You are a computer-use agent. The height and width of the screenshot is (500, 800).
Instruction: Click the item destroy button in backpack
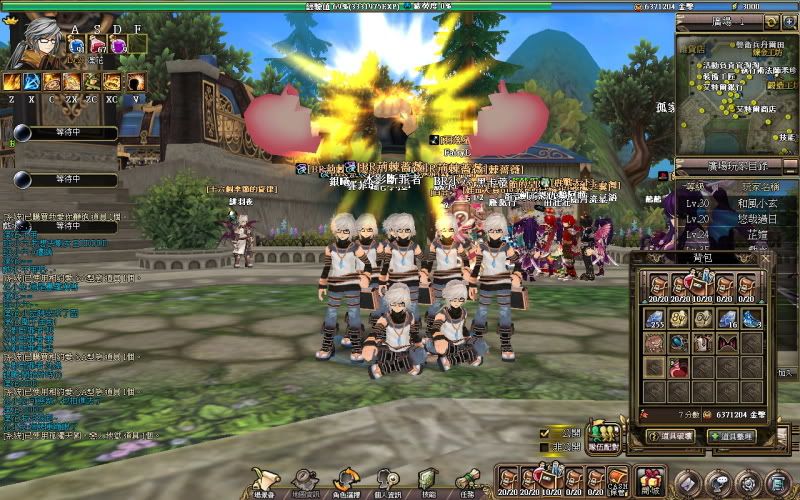point(671,435)
